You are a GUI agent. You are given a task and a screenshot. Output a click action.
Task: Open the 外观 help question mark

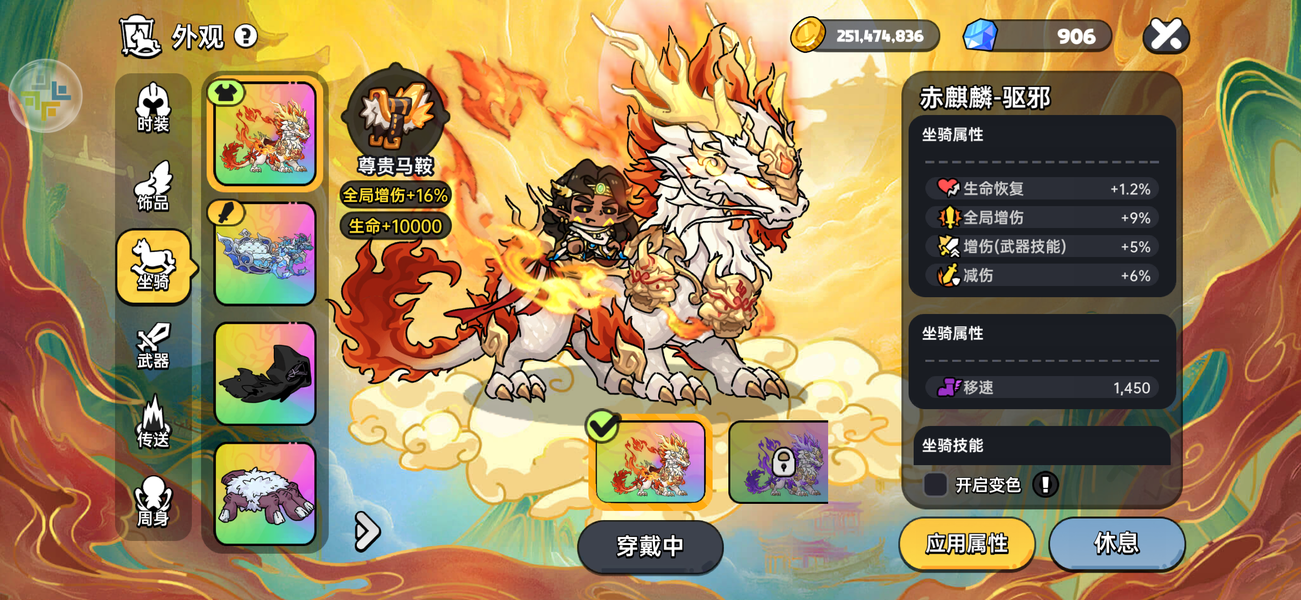coord(245,37)
